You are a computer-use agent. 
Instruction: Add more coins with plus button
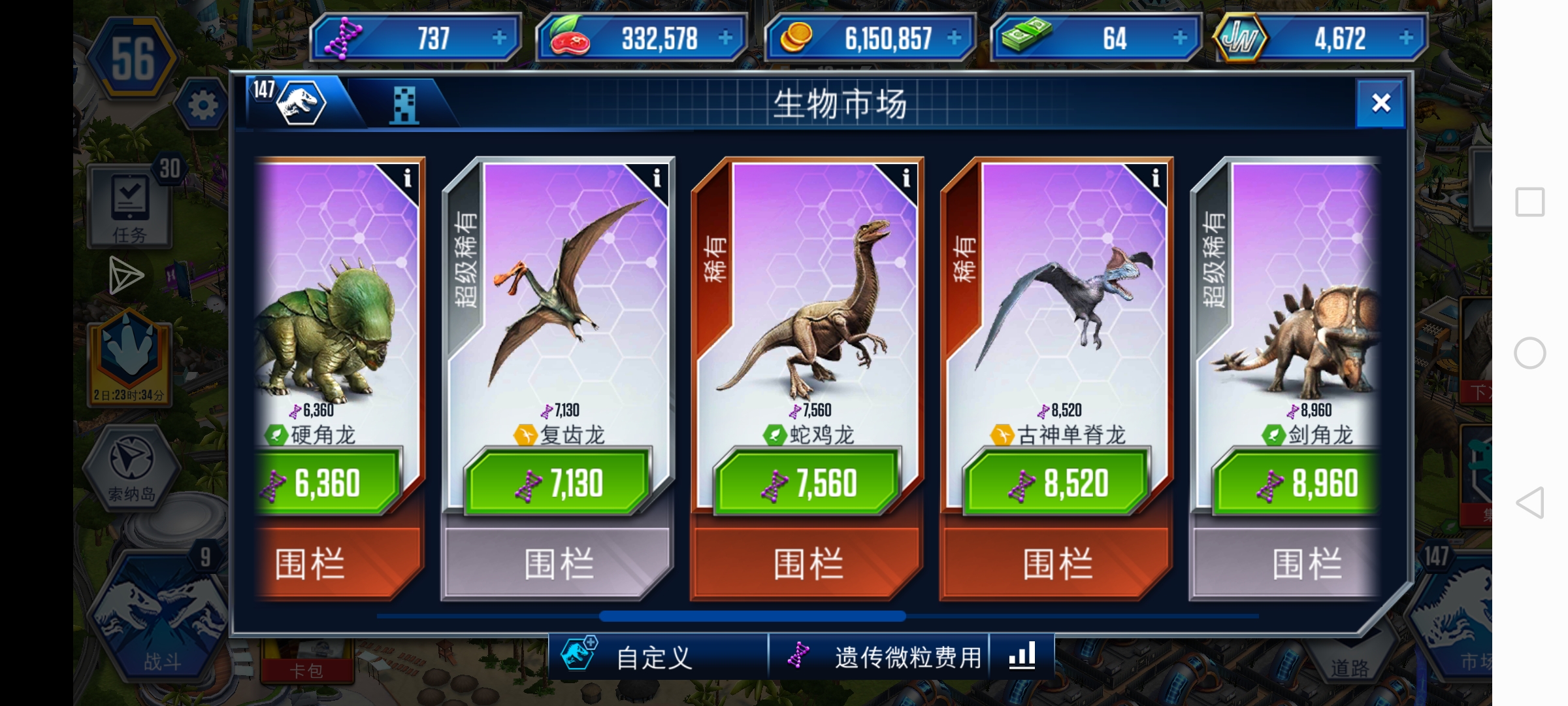pos(954,38)
